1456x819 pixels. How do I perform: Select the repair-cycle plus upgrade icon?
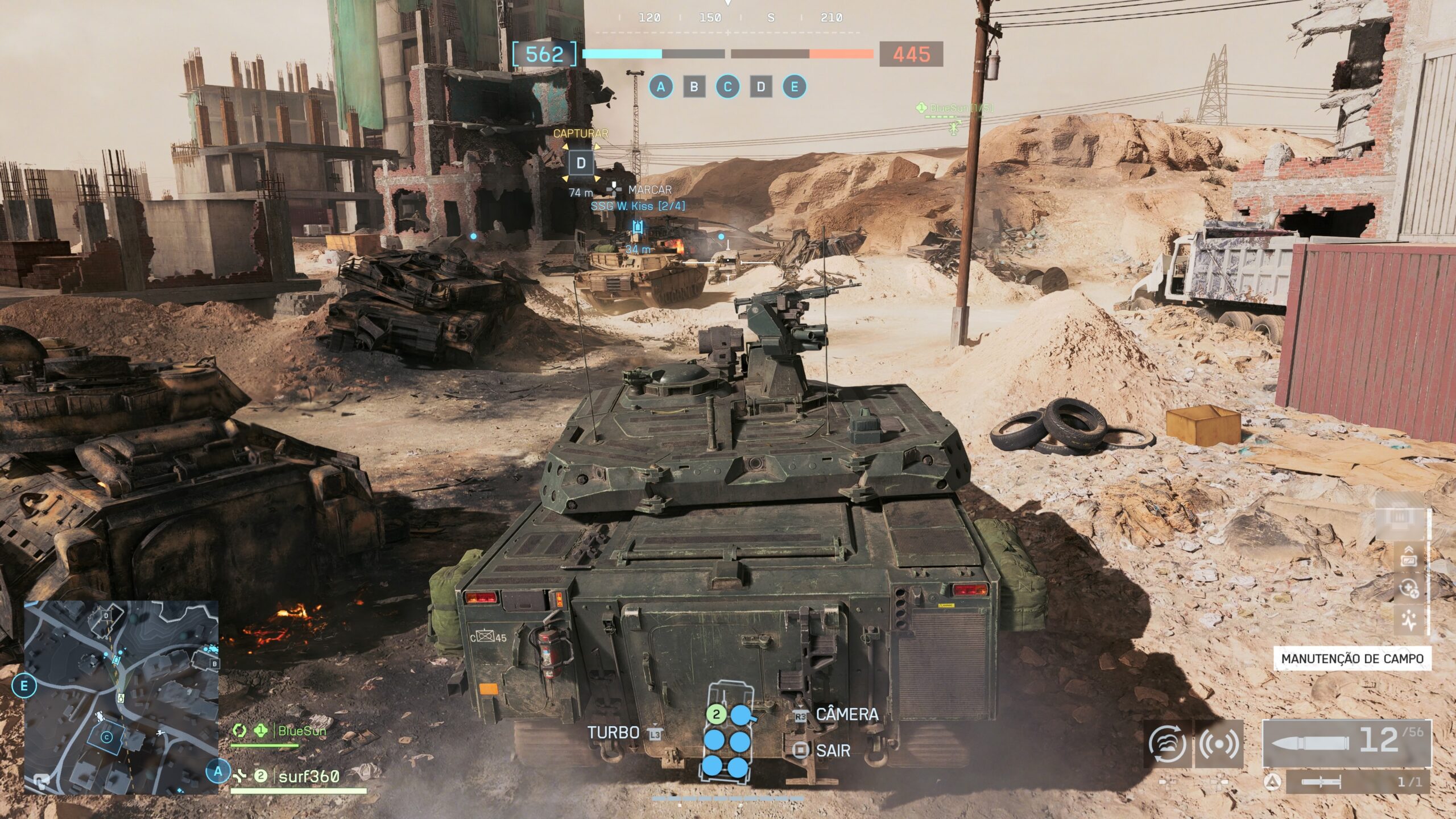click(1409, 588)
